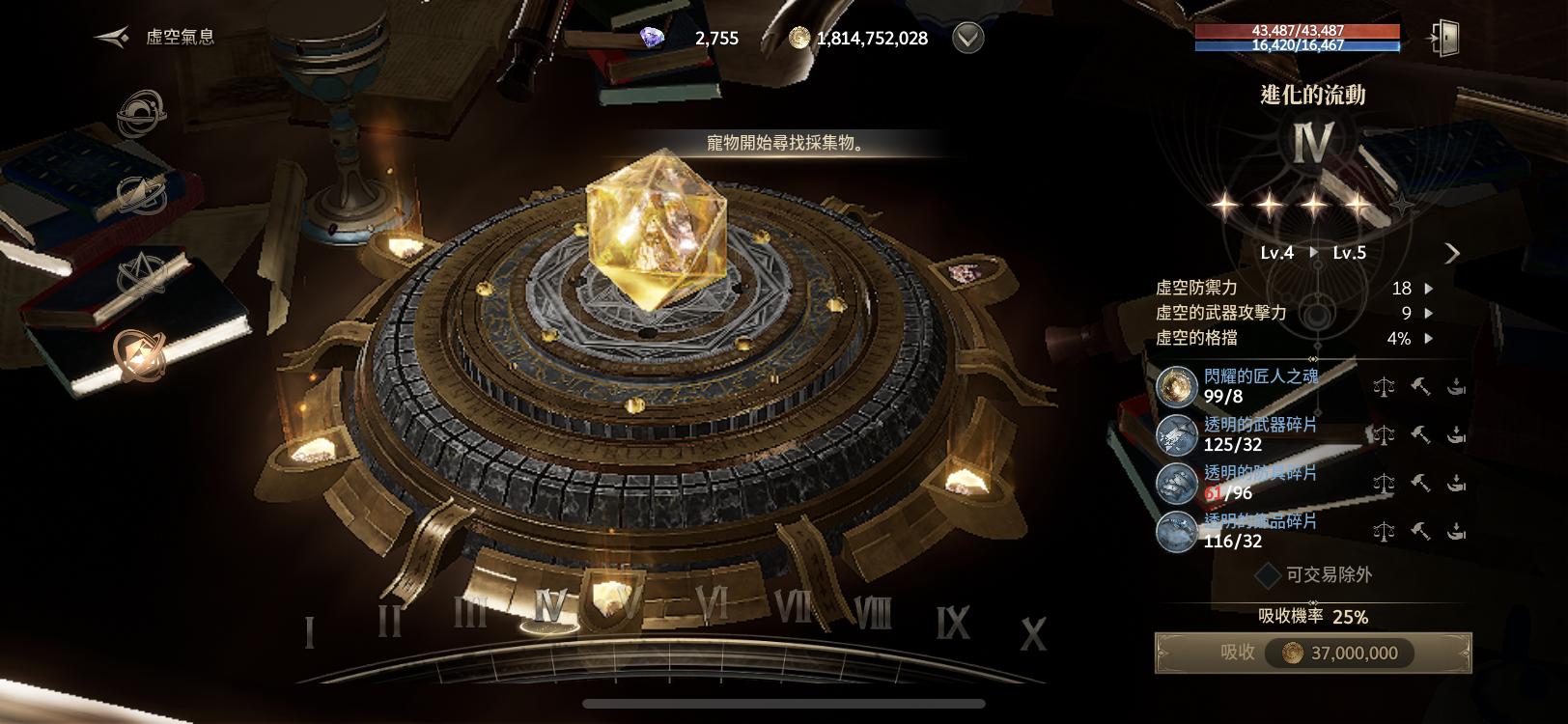Click the hammer icon for 透明的武器碎片
This screenshot has height=724, width=1568.
point(1420,435)
